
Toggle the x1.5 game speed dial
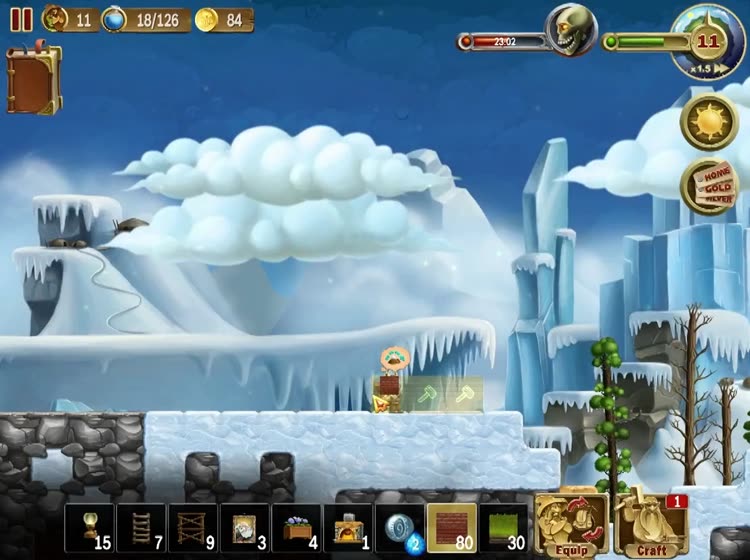tap(709, 42)
